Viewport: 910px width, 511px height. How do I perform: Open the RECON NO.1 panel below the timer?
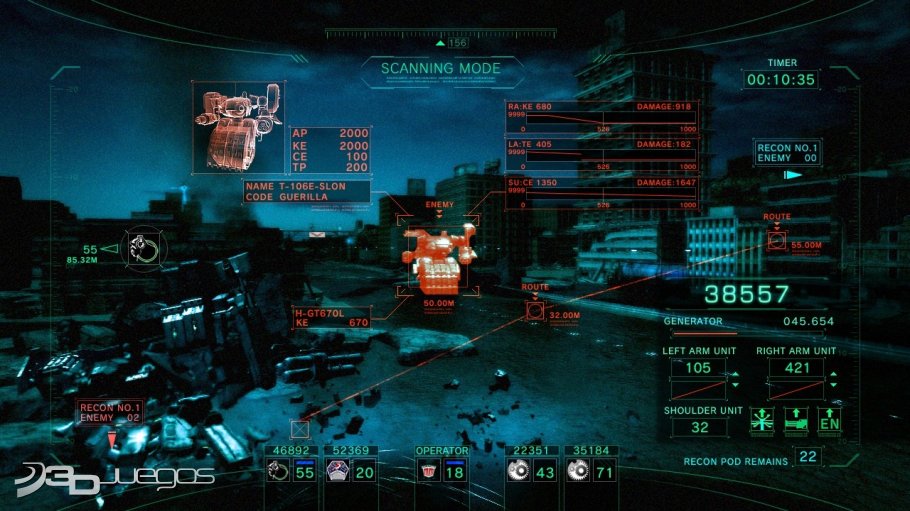786,152
